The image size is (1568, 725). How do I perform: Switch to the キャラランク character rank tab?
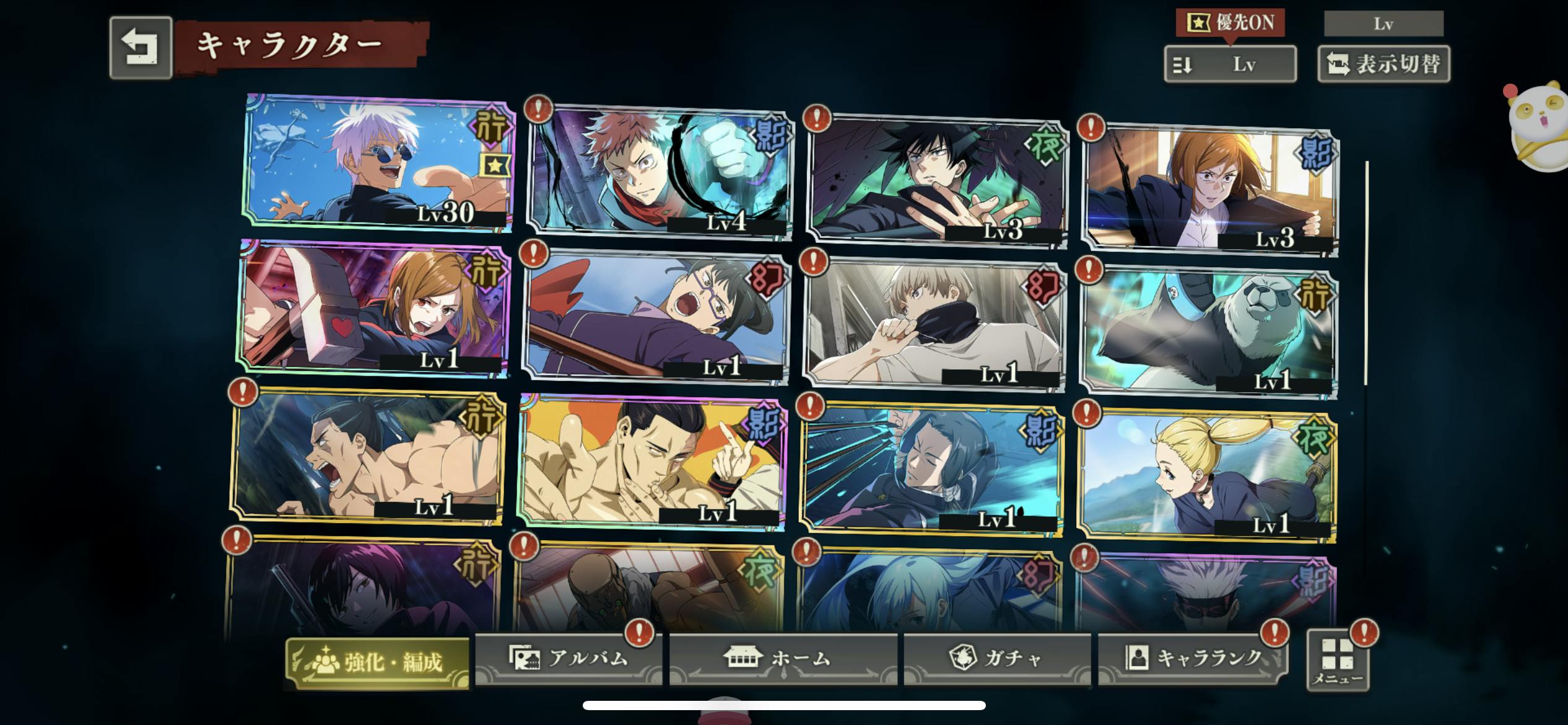[1193, 659]
